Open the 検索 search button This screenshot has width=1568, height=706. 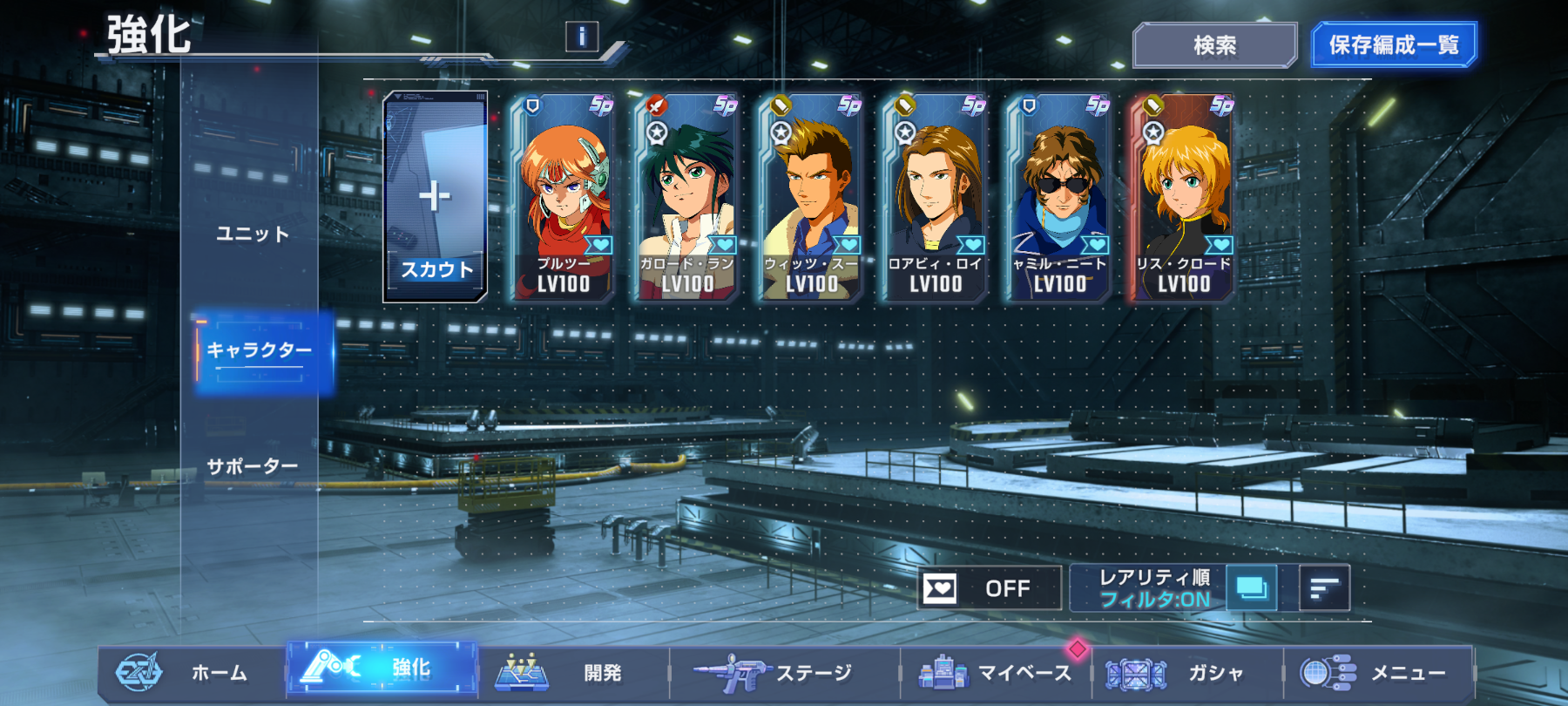pyautogui.click(x=1214, y=45)
